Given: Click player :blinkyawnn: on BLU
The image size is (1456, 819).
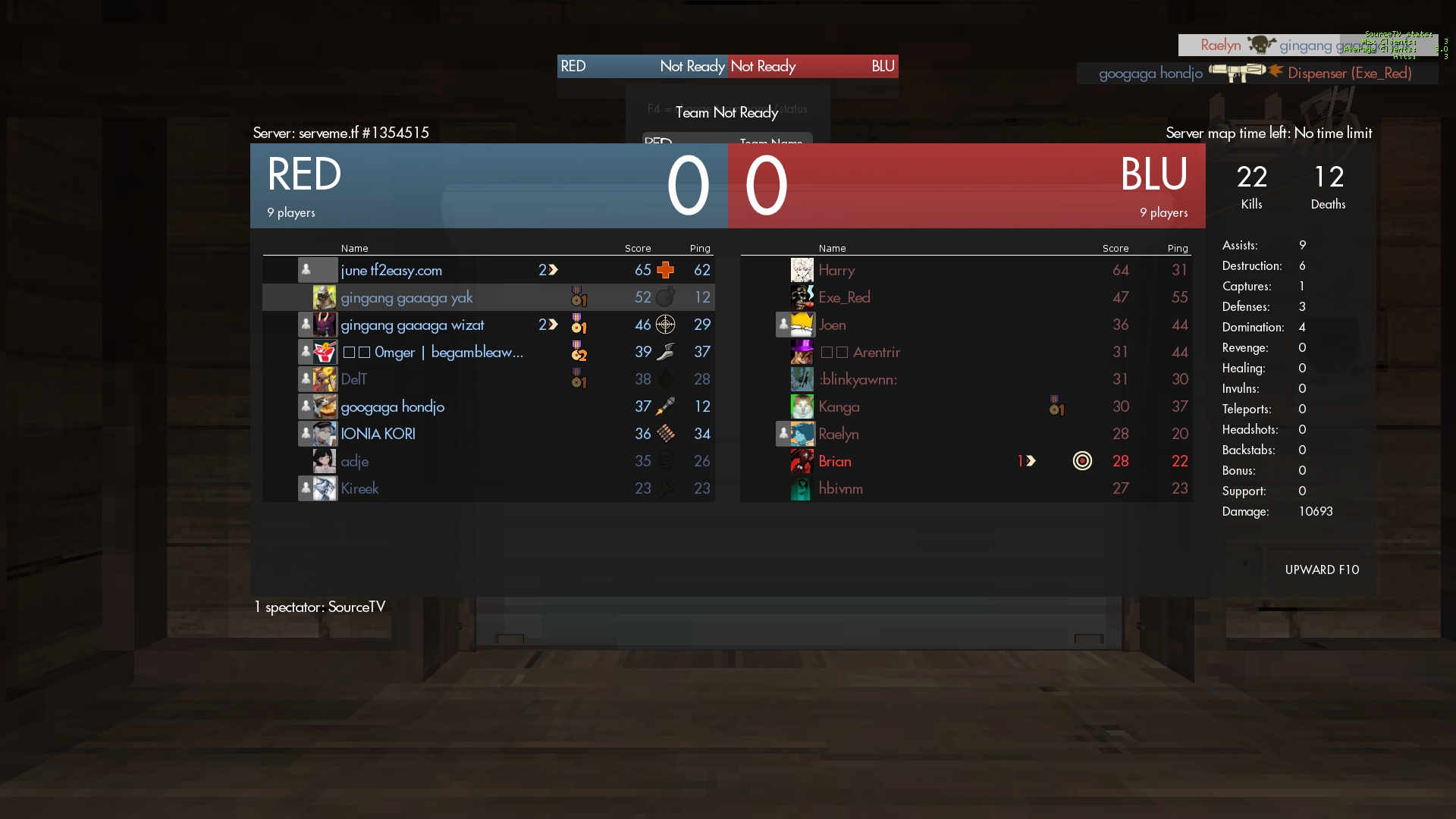Looking at the screenshot, I should (858, 379).
